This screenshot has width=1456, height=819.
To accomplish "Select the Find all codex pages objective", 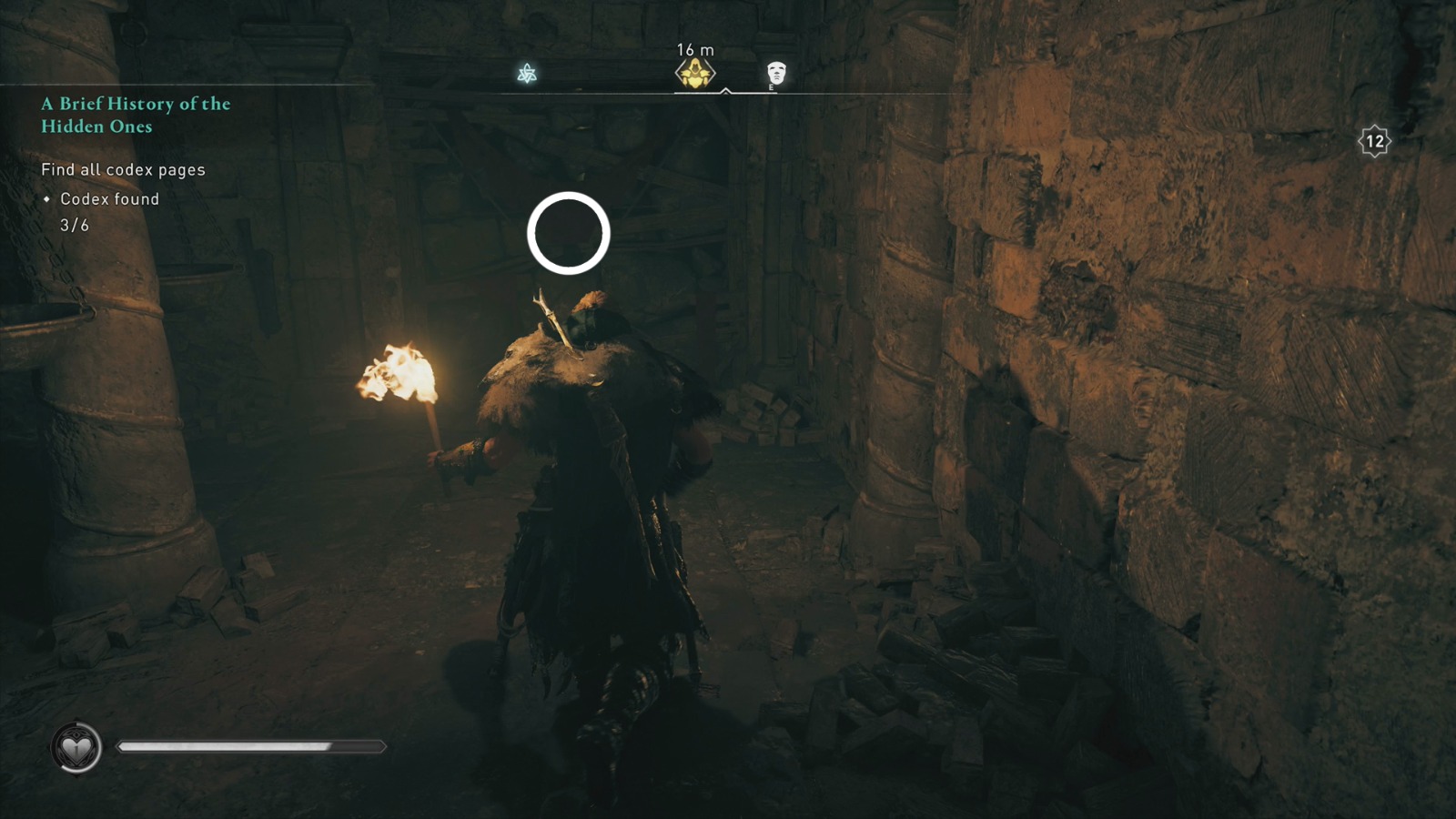I will (122, 169).
